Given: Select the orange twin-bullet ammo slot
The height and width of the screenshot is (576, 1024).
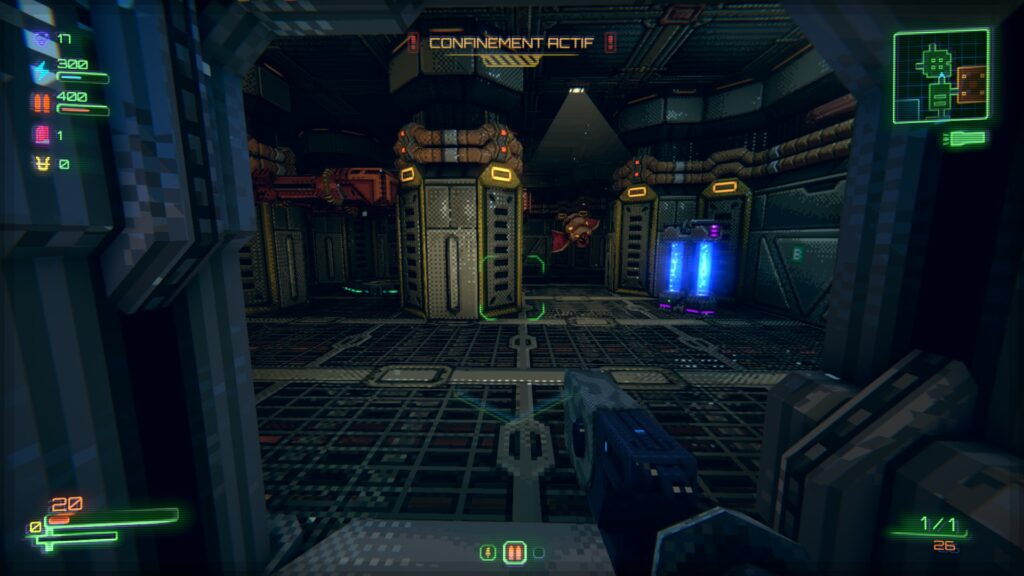Looking at the screenshot, I should 514,552.
